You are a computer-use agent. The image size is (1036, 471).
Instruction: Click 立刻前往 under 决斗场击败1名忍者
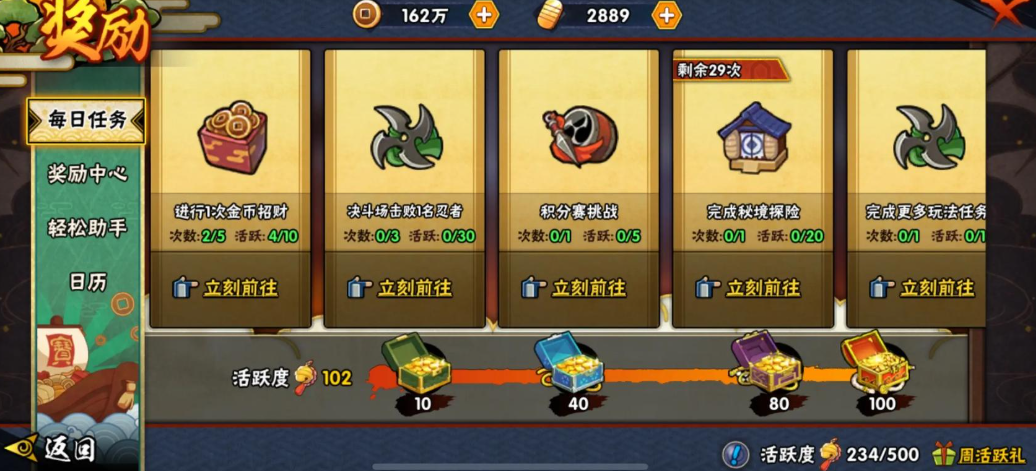point(402,288)
